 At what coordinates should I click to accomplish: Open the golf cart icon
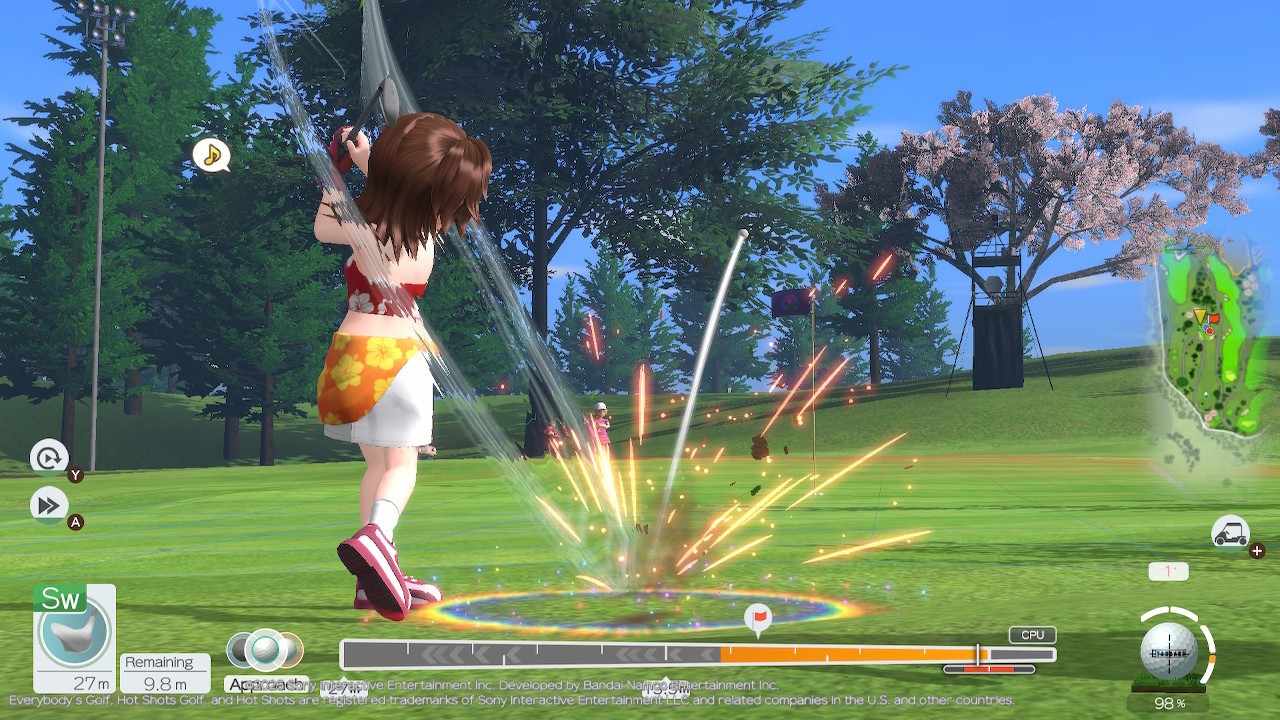point(1230,532)
